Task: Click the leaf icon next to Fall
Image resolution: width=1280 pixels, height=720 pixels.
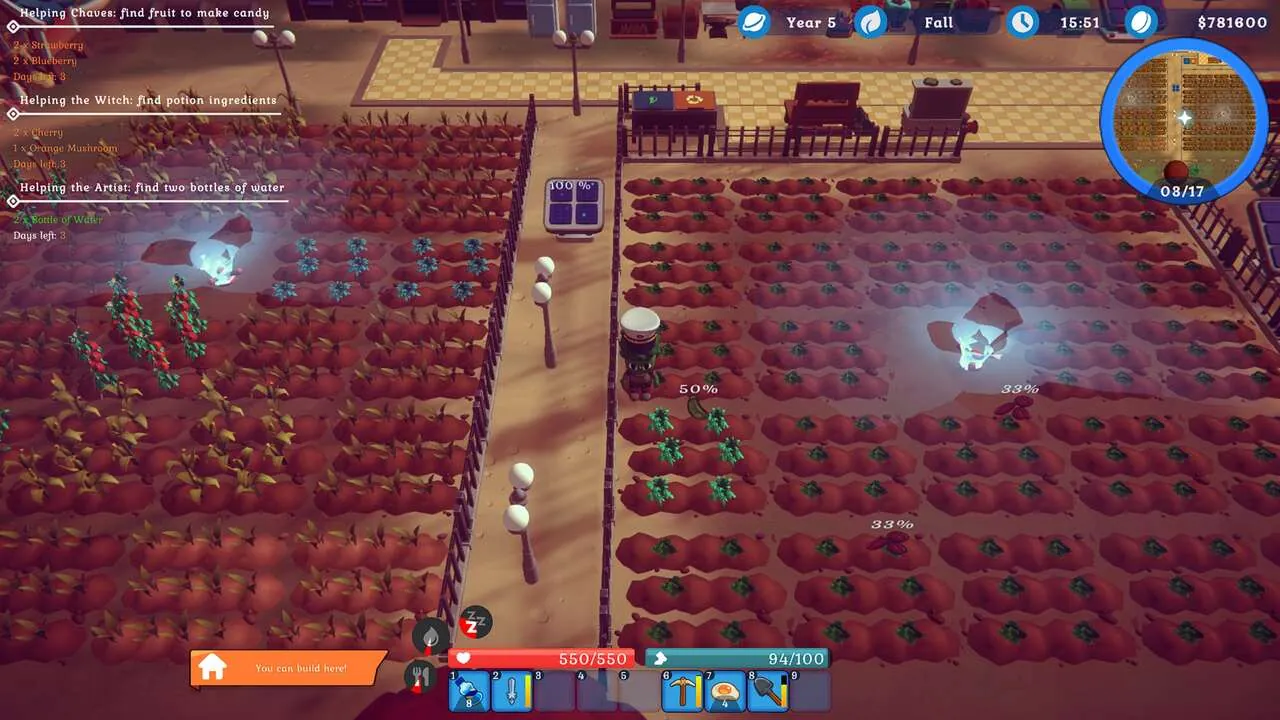Action: [871, 20]
